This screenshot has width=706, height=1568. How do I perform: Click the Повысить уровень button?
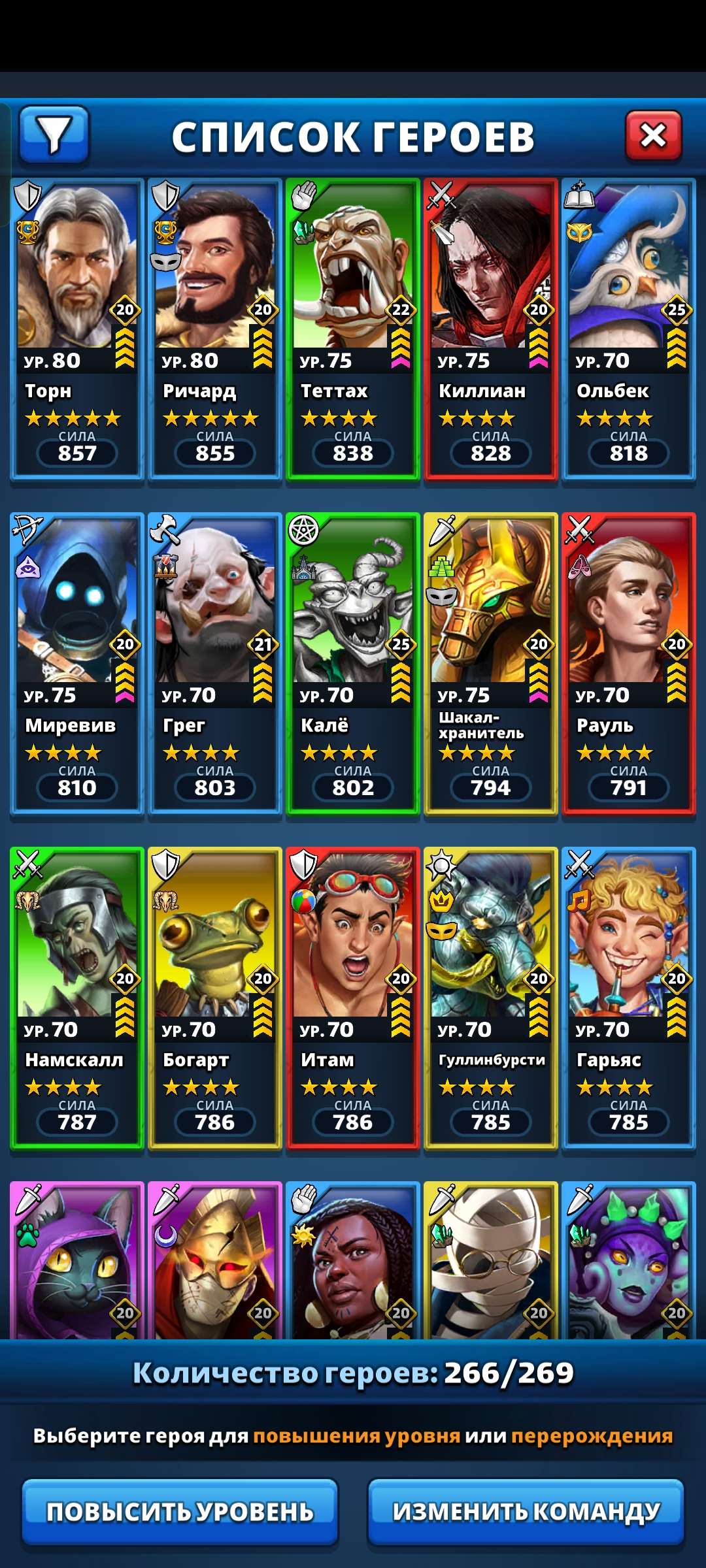click(x=180, y=1511)
